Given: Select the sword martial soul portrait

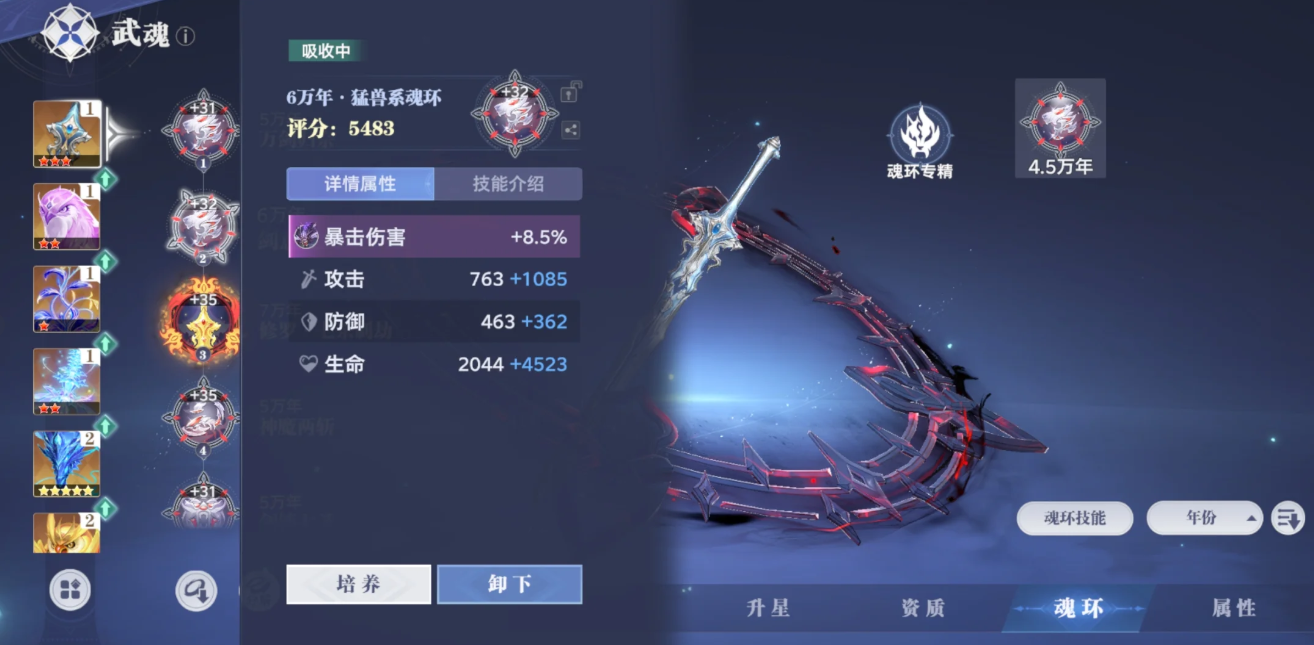Looking at the screenshot, I should [x=66, y=133].
